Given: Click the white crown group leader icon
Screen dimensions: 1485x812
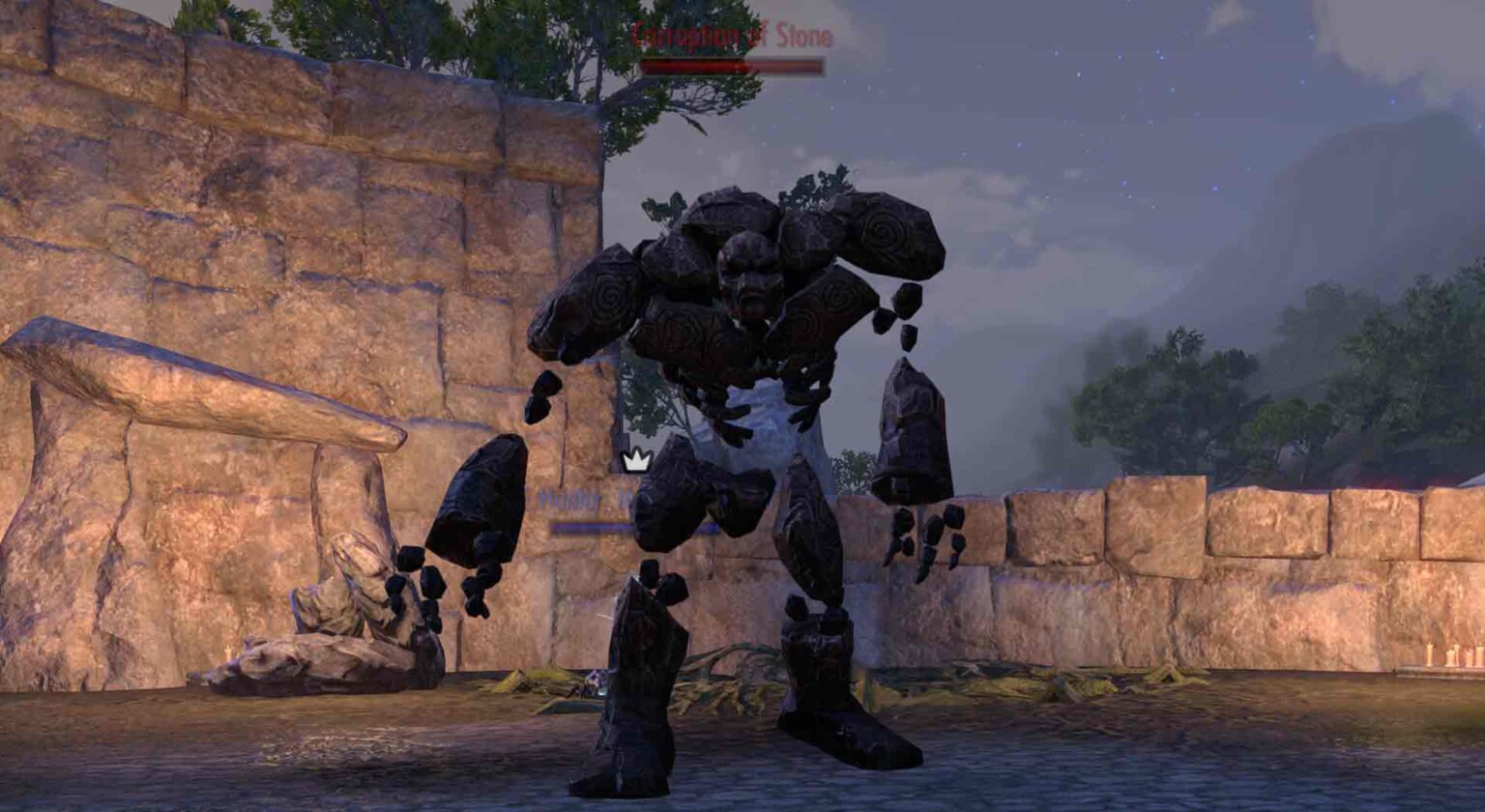Looking at the screenshot, I should click(637, 462).
